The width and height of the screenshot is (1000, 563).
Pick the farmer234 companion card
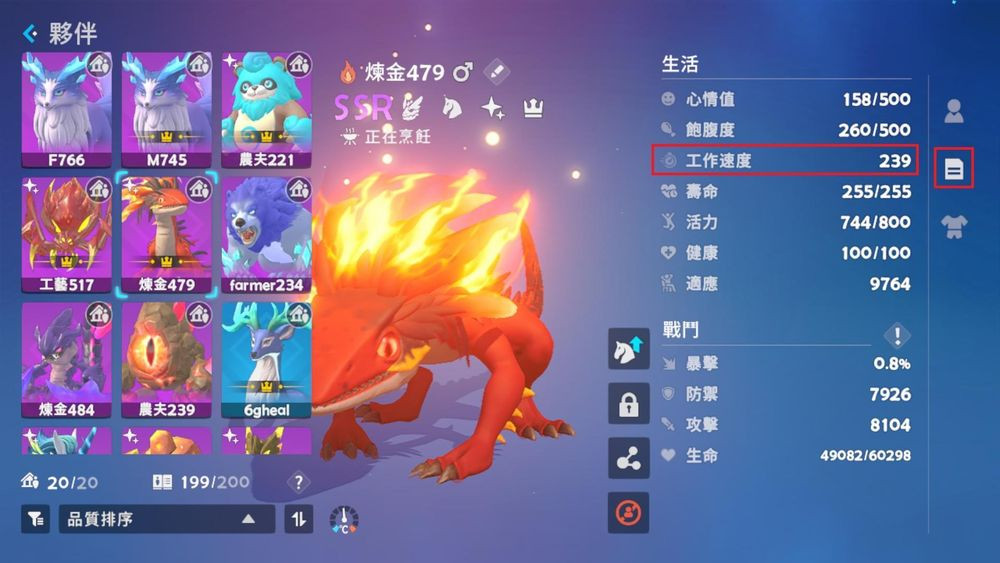click(x=266, y=235)
